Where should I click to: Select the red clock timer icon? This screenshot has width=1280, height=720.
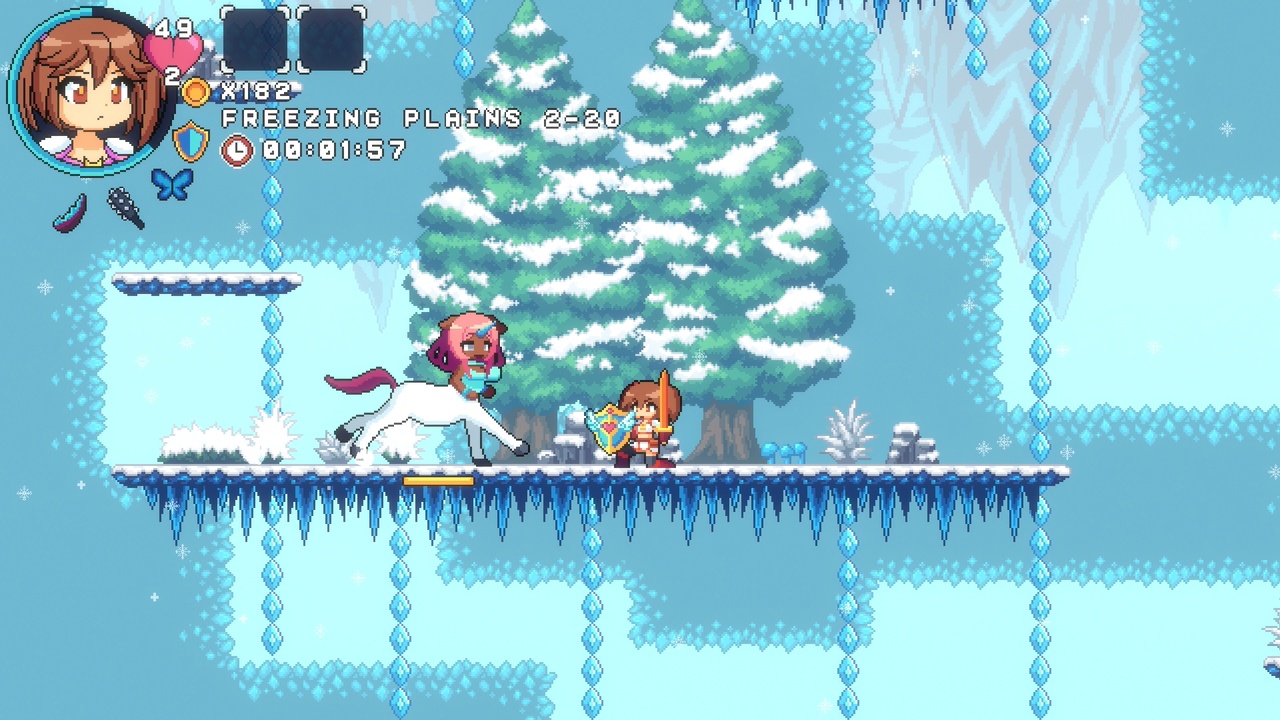tap(237, 152)
